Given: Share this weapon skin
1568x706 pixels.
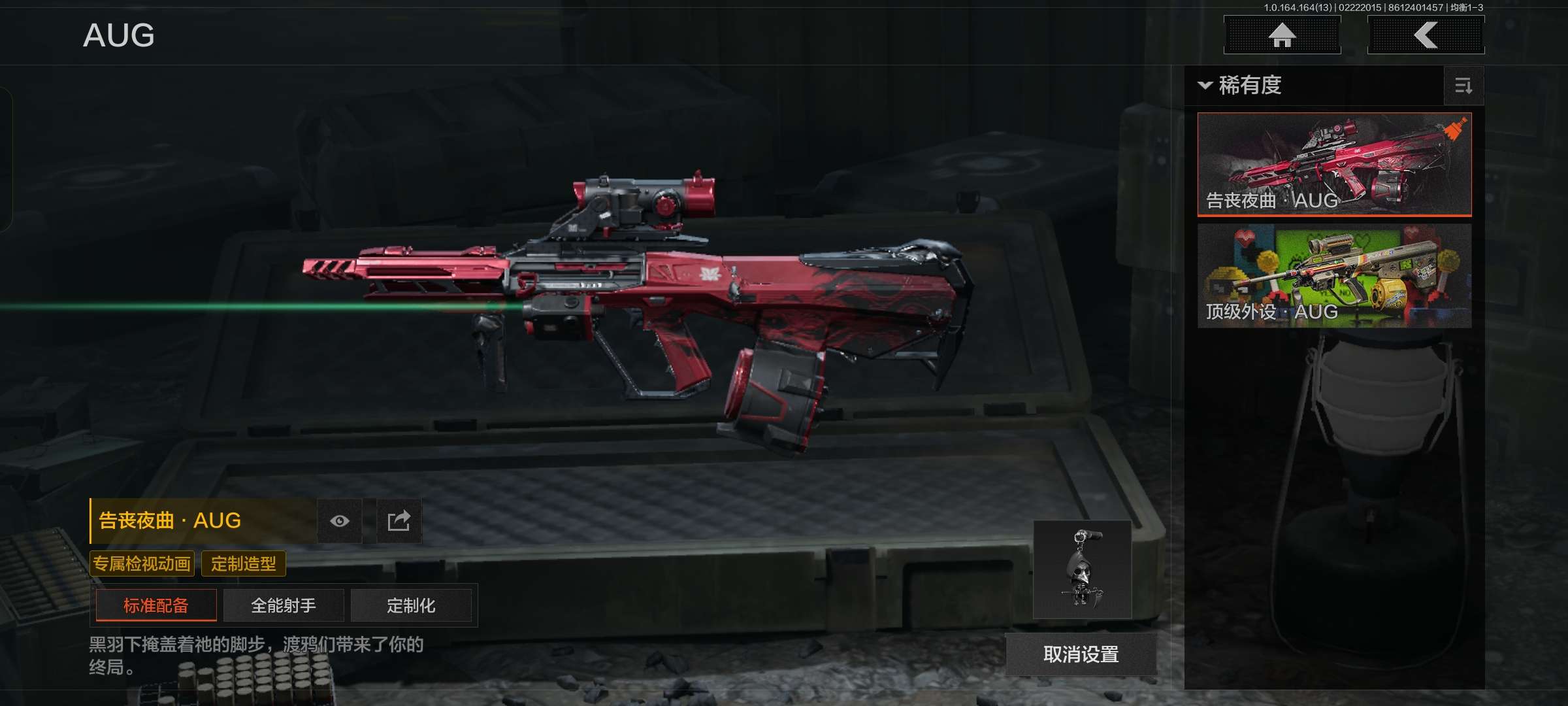Looking at the screenshot, I should pos(399,521).
